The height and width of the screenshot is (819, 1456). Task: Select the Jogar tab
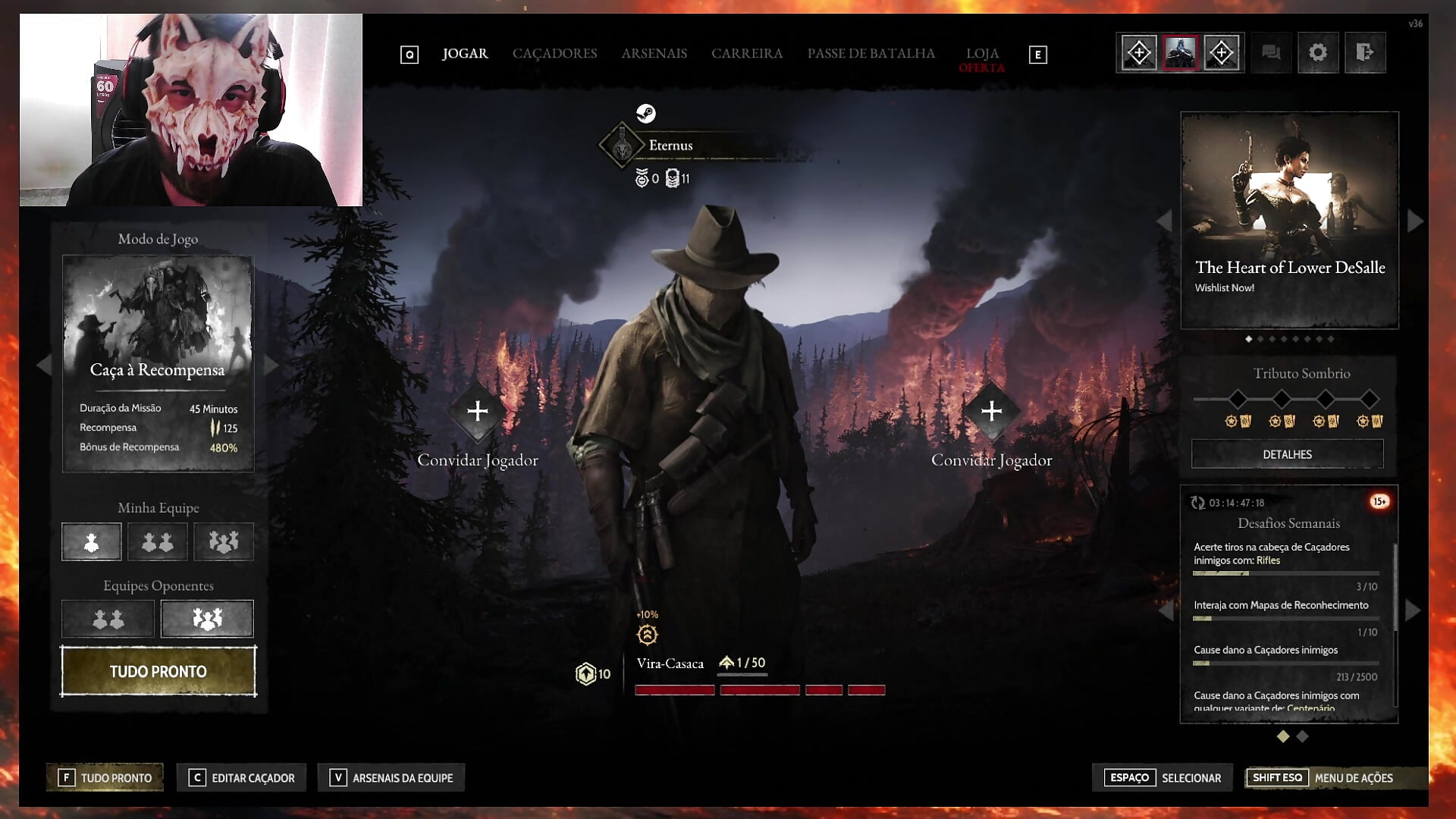pyautogui.click(x=465, y=54)
